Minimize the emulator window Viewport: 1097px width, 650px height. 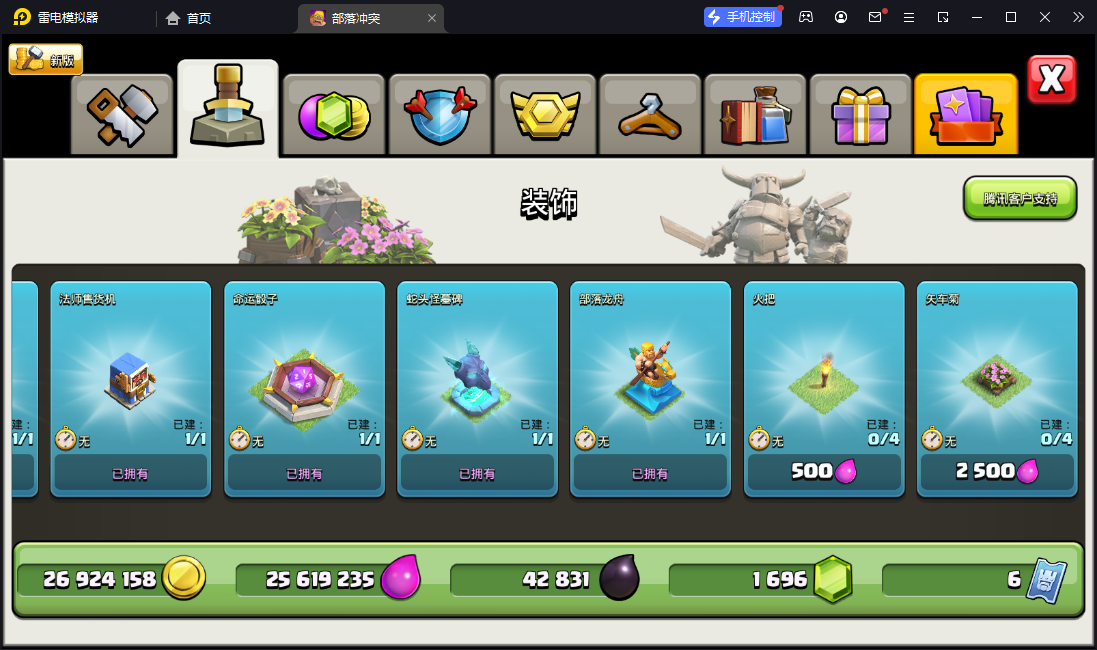click(x=977, y=17)
